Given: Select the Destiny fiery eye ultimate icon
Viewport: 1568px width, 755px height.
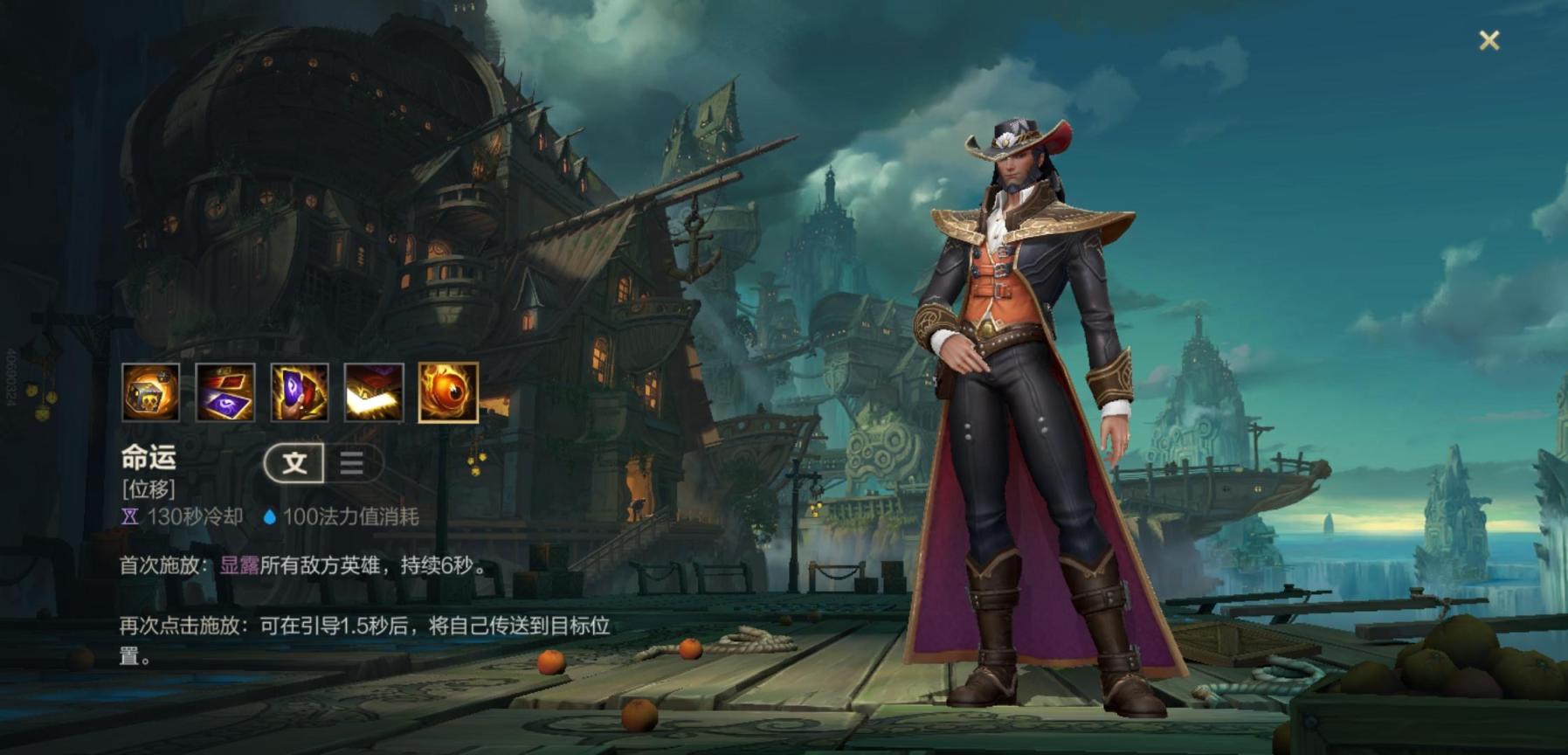Looking at the screenshot, I should (x=448, y=392).
